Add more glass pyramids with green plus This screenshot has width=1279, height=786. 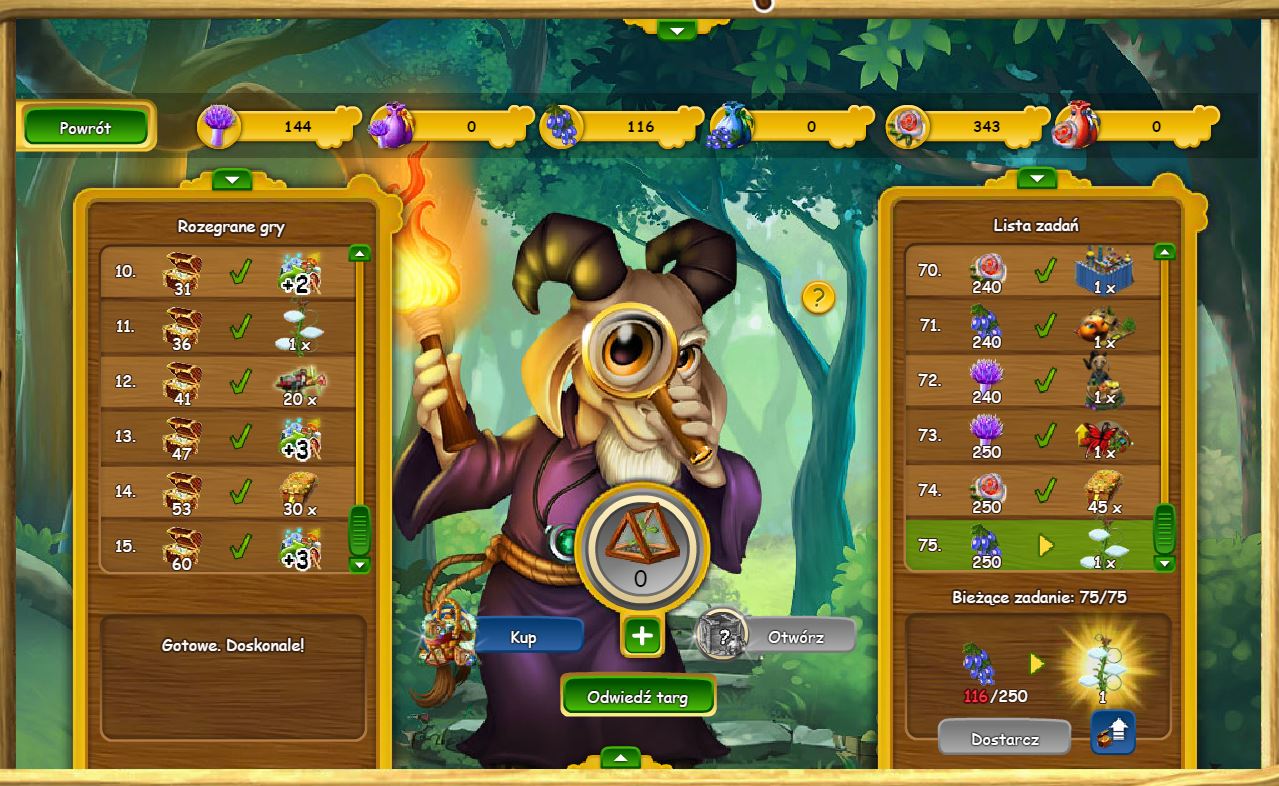pyautogui.click(x=642, y=636)
